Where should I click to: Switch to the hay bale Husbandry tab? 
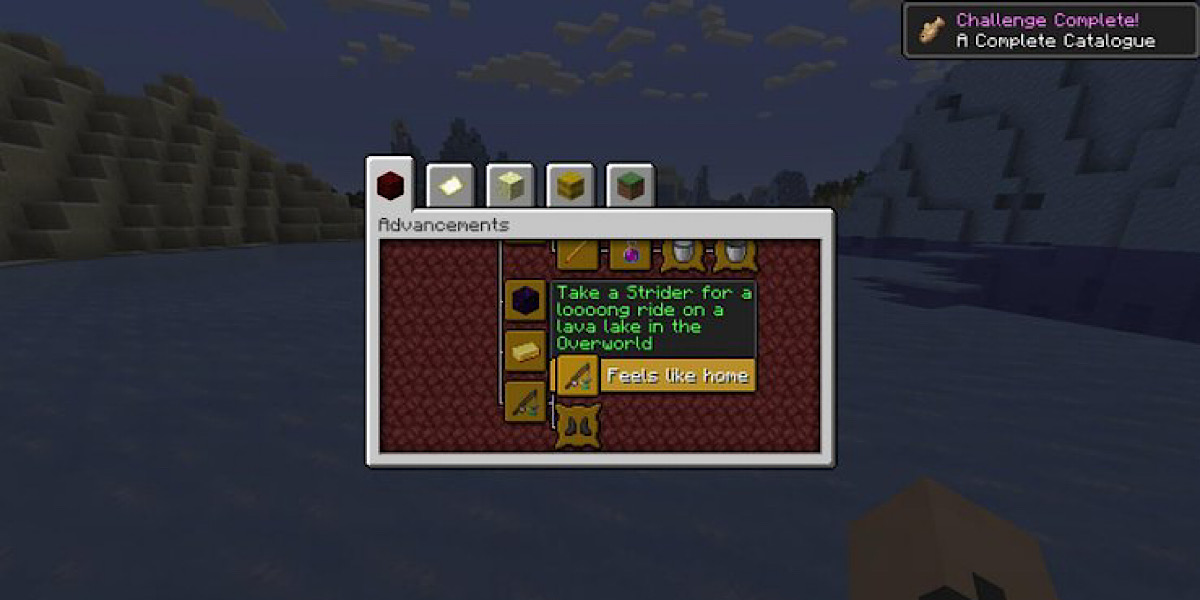(x=570, y=186)
